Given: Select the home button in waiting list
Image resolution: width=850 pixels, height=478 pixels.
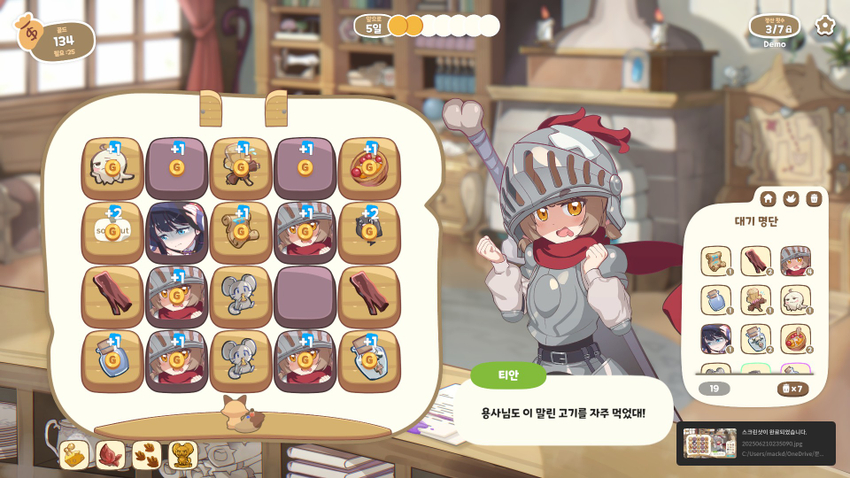Looking at the screenshot, I should pyautogui.click(x=768, y=199).
